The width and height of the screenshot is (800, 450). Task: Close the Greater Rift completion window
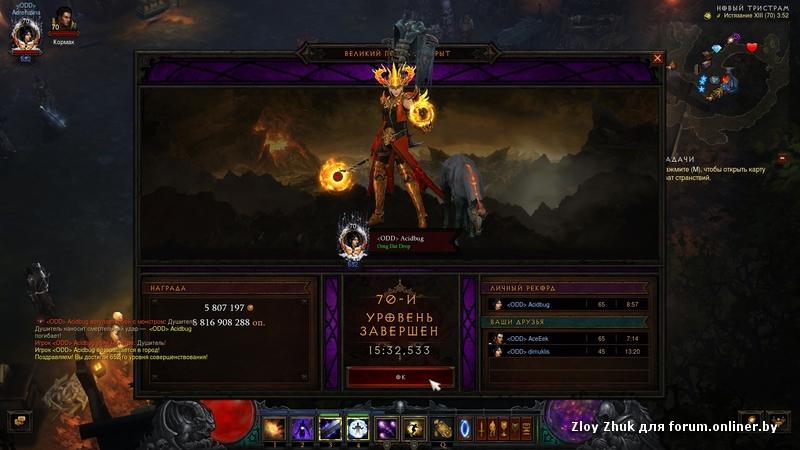point(657,58)
